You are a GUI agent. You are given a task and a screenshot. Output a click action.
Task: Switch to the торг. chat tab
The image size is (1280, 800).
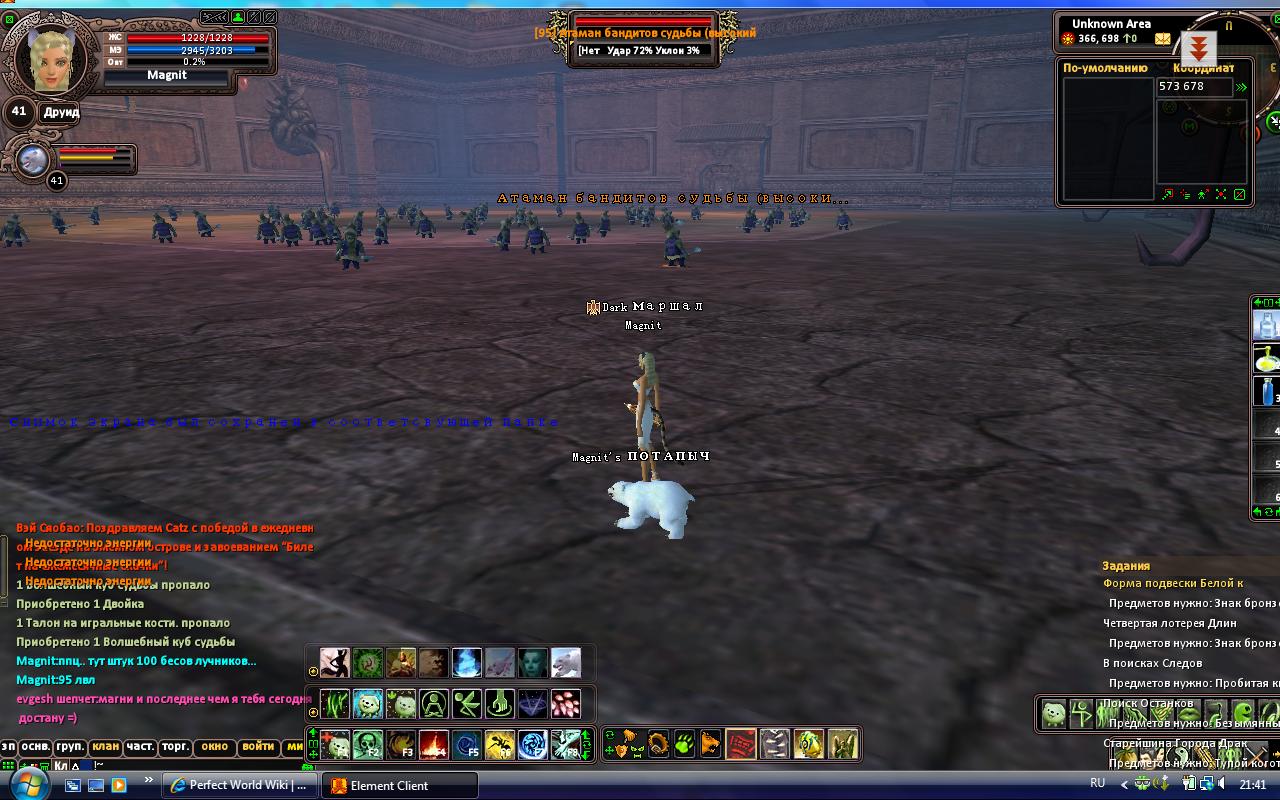pyautogui.click(x=175, y=747)
